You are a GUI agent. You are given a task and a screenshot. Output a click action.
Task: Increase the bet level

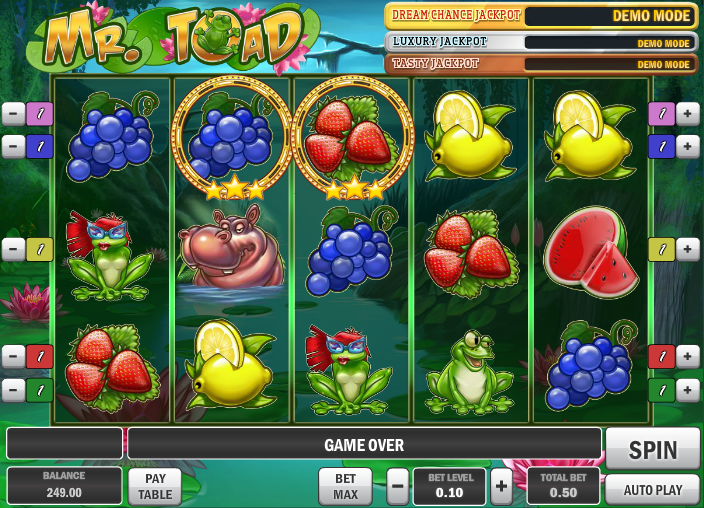coord(501,486)
